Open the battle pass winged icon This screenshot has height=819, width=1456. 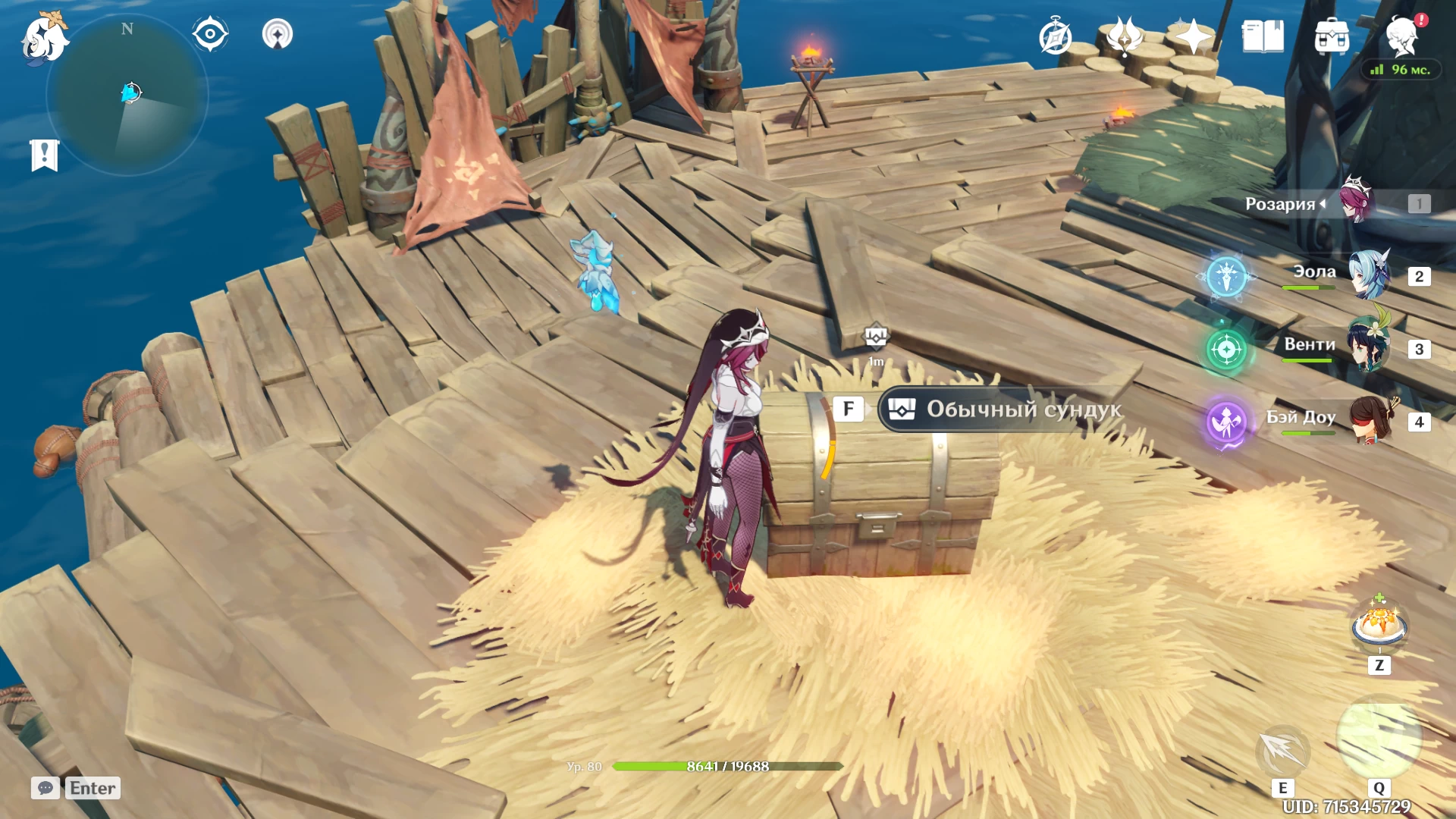pos(1125,36)
